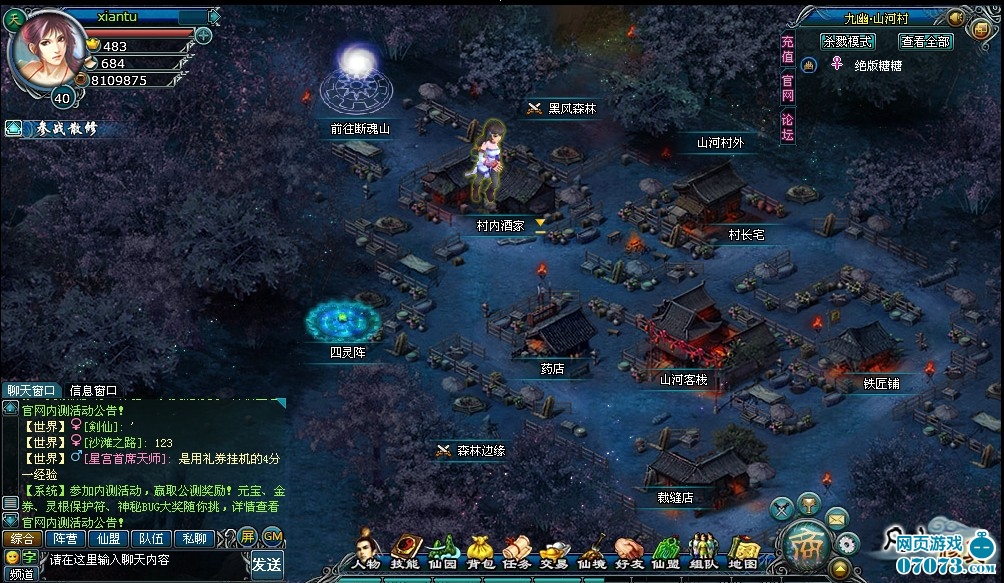The width and height of the screenshot is (1004, 583).
Task: Open the 地图 map
Action: [742, 552]
